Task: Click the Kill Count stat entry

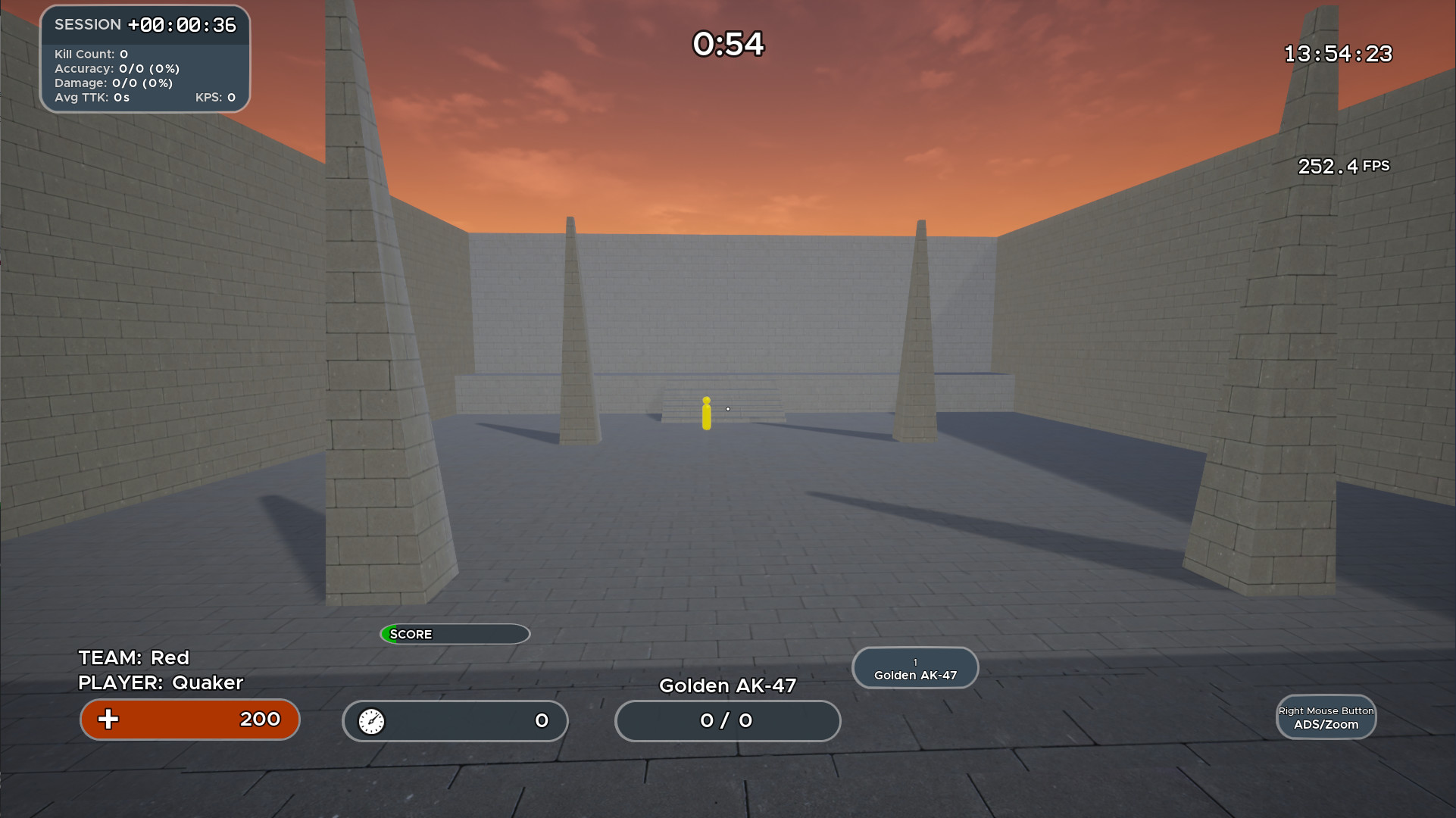Action: (92, 54)
